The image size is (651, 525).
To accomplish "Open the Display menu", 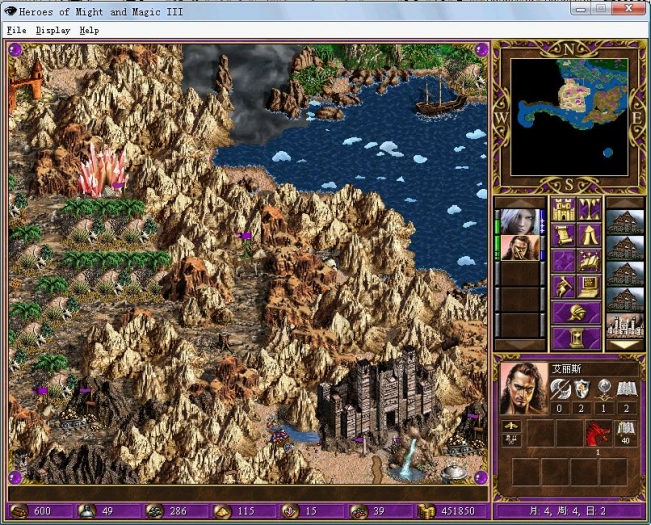I will [53, 30].
